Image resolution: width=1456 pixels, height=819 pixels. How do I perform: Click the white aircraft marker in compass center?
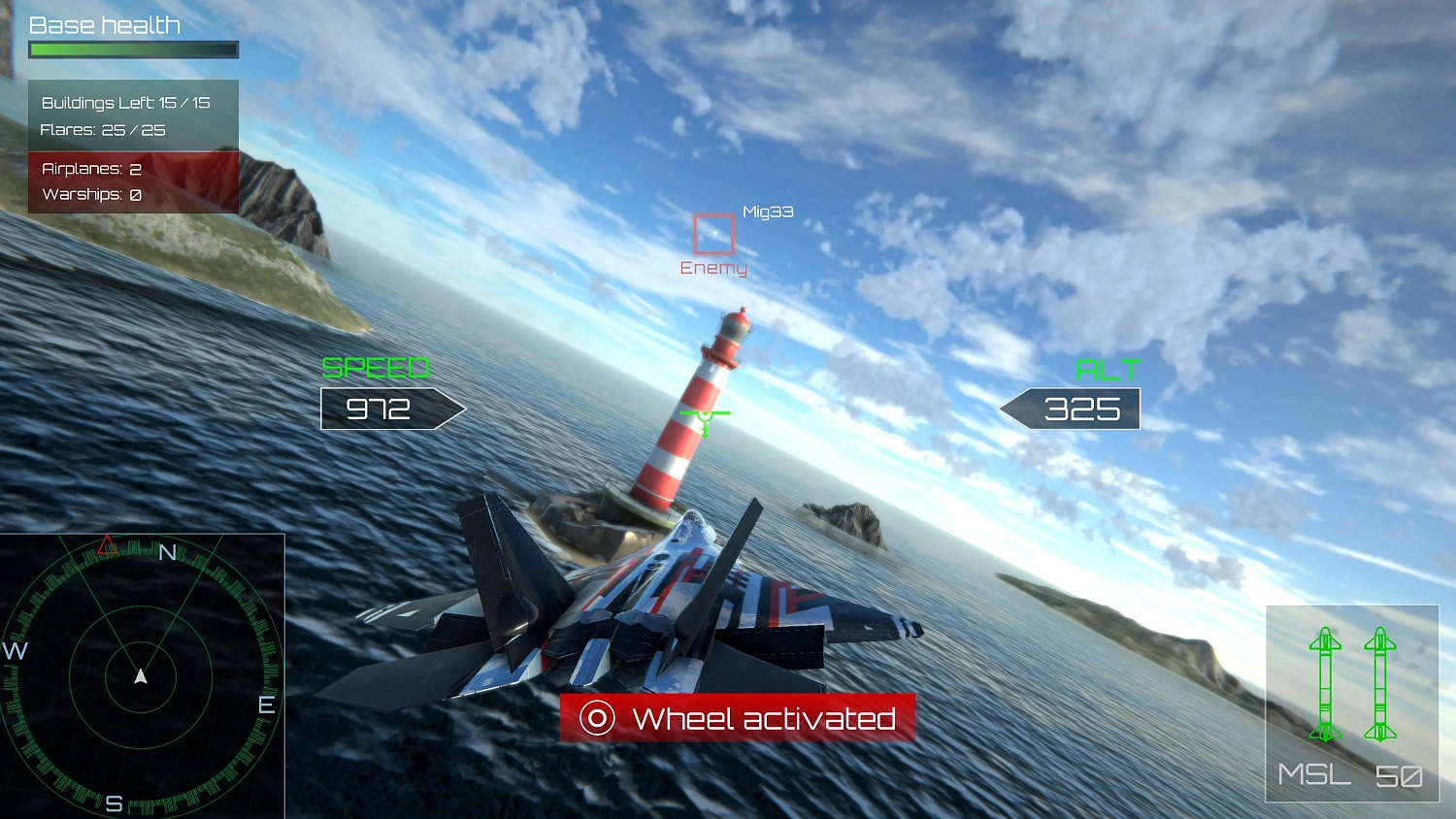142,677
